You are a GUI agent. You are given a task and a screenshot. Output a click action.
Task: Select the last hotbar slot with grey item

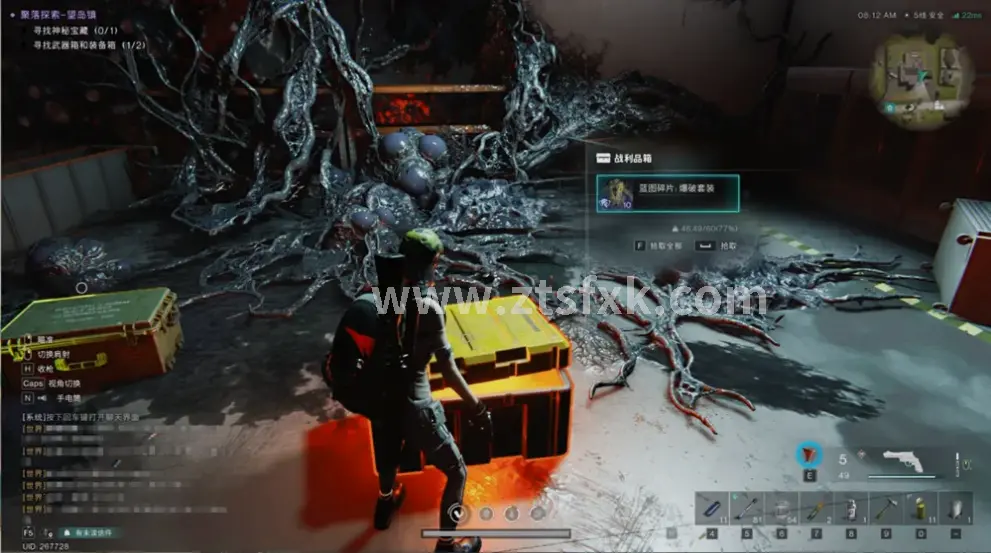pyautogui.click(x=954, y=508)
